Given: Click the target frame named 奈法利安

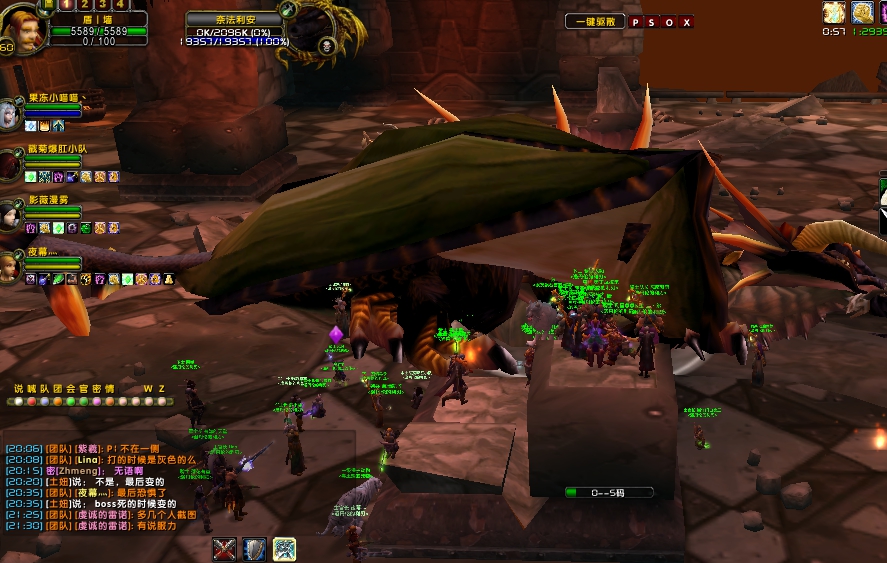Looking at the screenshot, I should (234, 19).
